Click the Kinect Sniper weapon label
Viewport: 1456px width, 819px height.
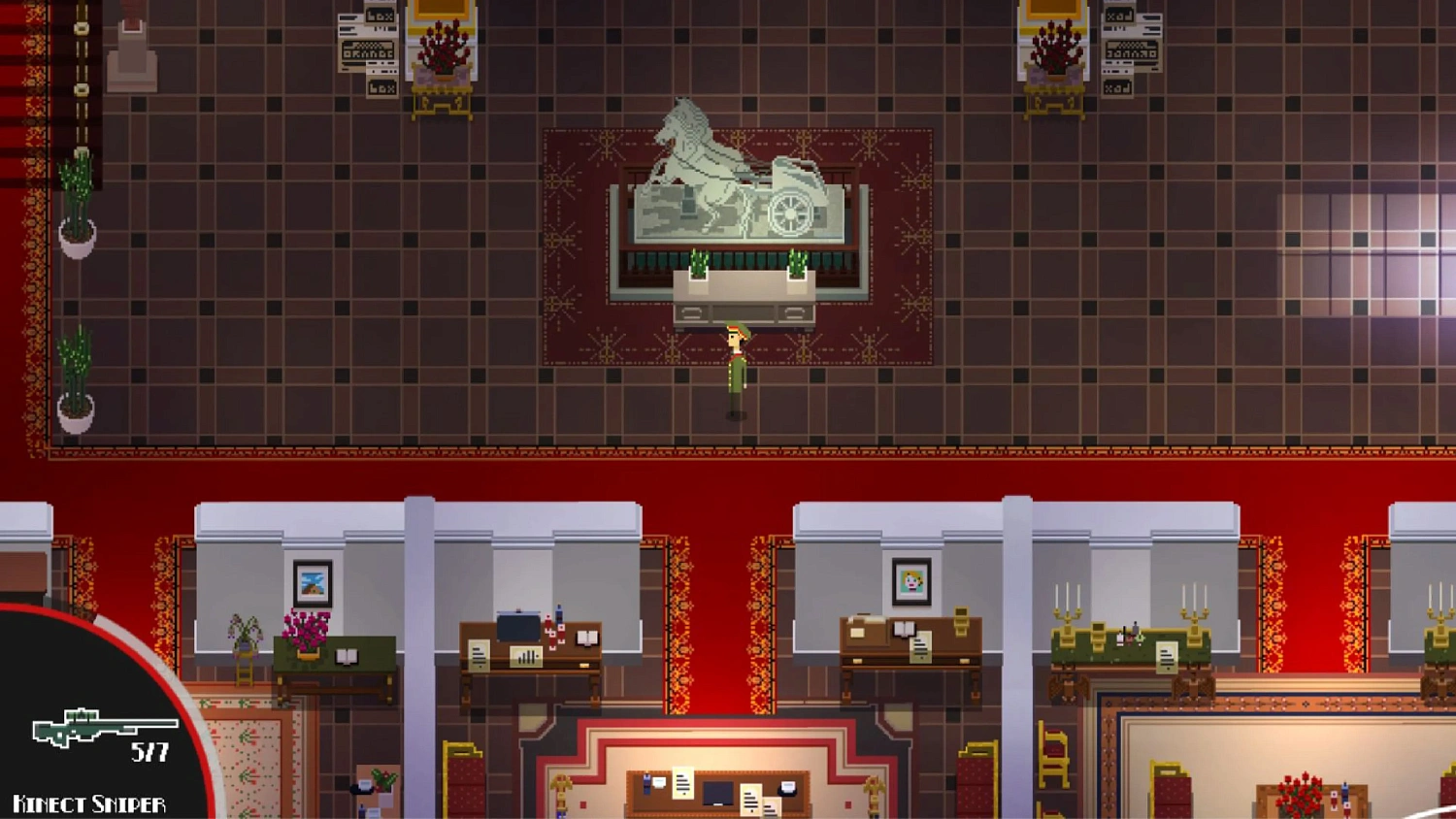pos(85,803)
